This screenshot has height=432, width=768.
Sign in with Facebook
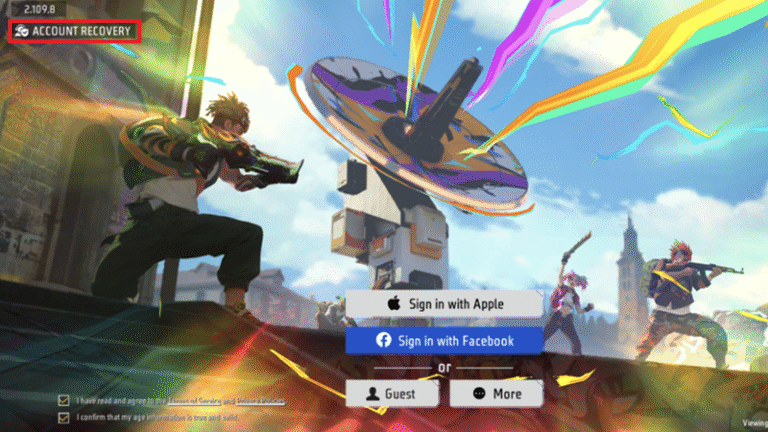point(444,340)
